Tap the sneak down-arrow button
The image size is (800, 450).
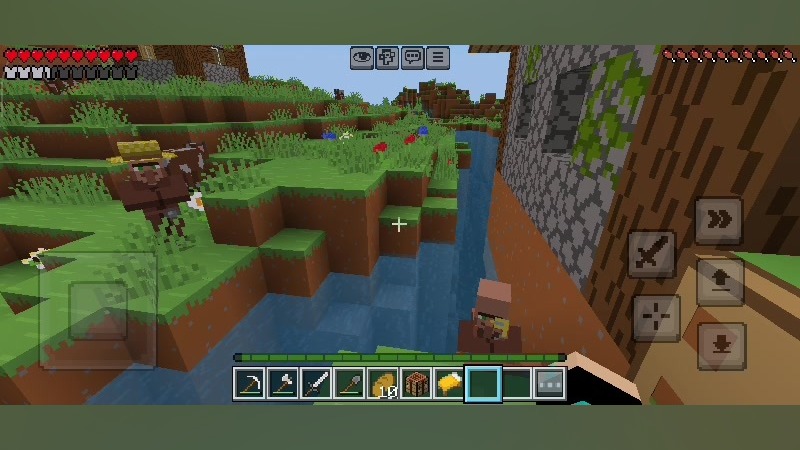point(721,346)
